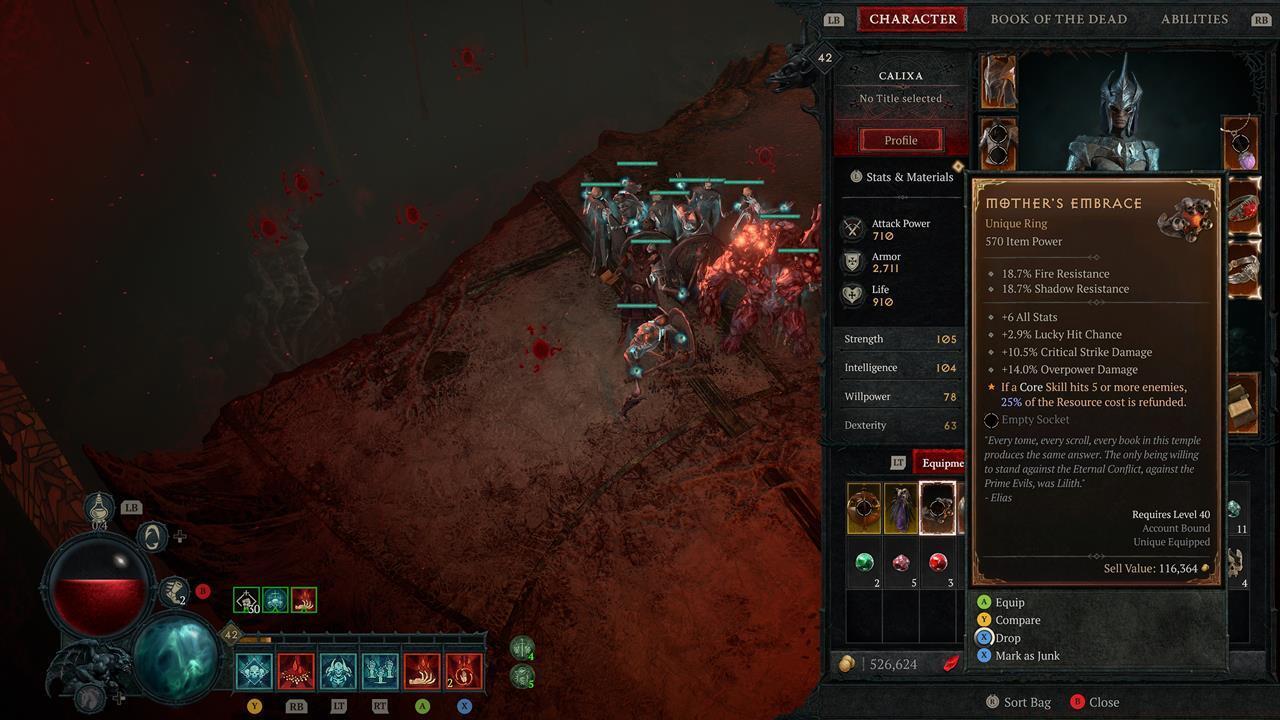Switch to the Book of the Dead tab
The height and width of the screenshot is (720, 1280).
pos(1058,19)
